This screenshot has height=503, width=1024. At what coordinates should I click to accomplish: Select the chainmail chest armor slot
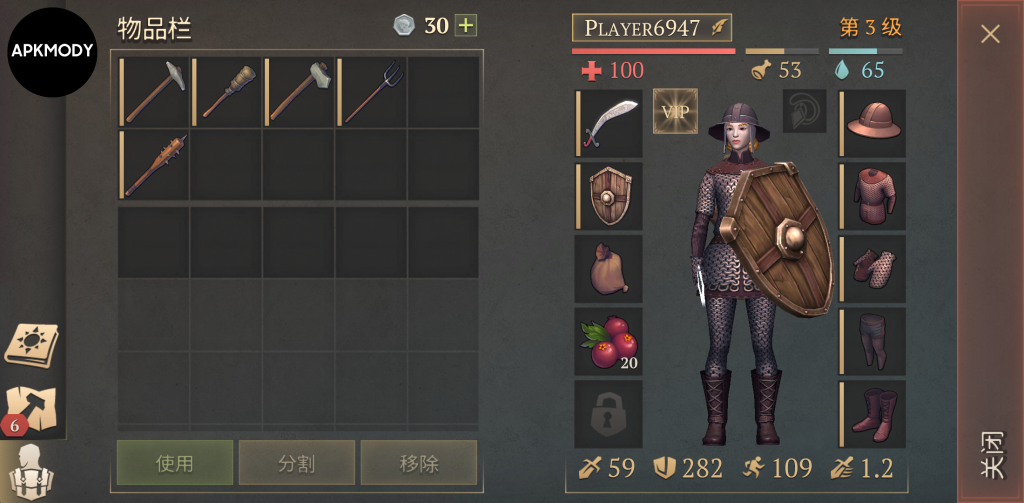pyautogui.click(x=873, y=197)
